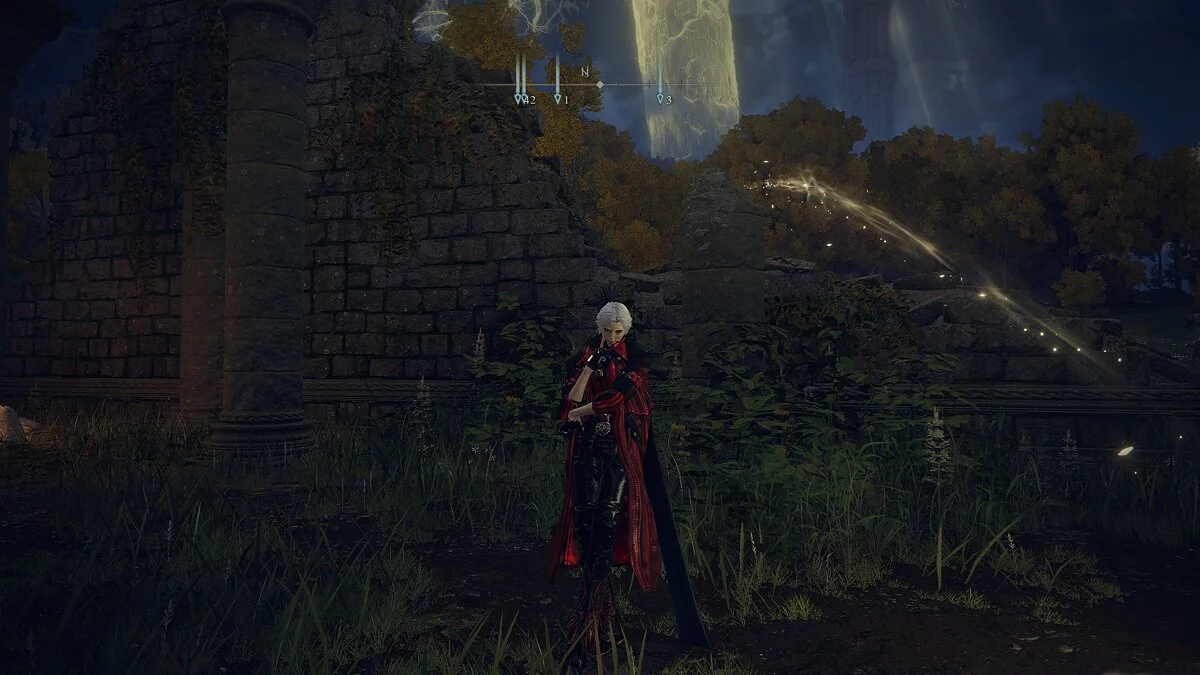Select compass beacon marker number 3
1200x675 pixels.
[x=661, y=99]
